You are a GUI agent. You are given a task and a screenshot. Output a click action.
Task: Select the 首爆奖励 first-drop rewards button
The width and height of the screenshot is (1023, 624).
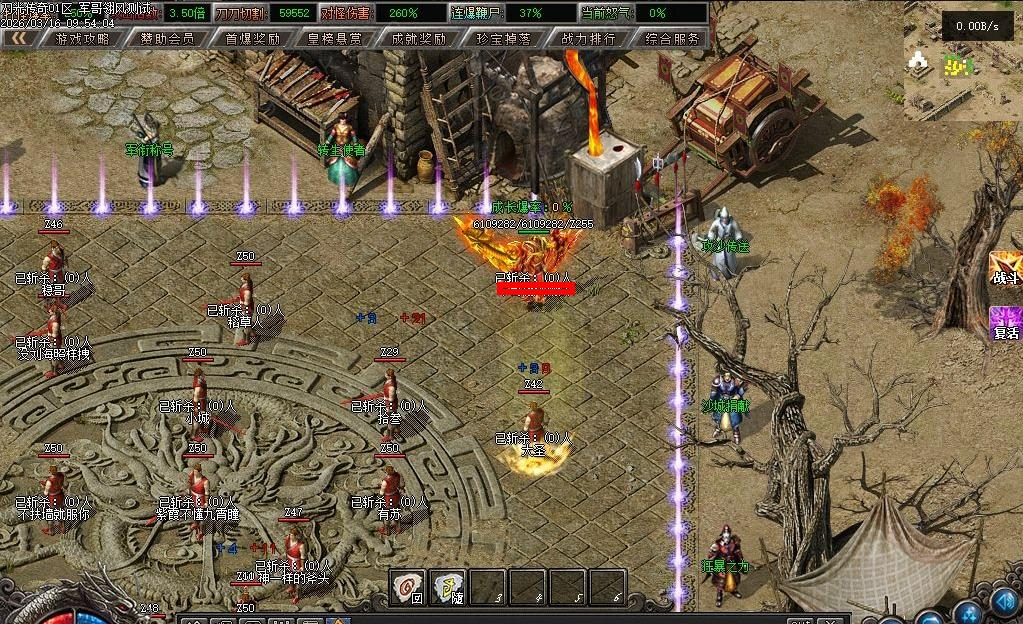pos(252,38)
